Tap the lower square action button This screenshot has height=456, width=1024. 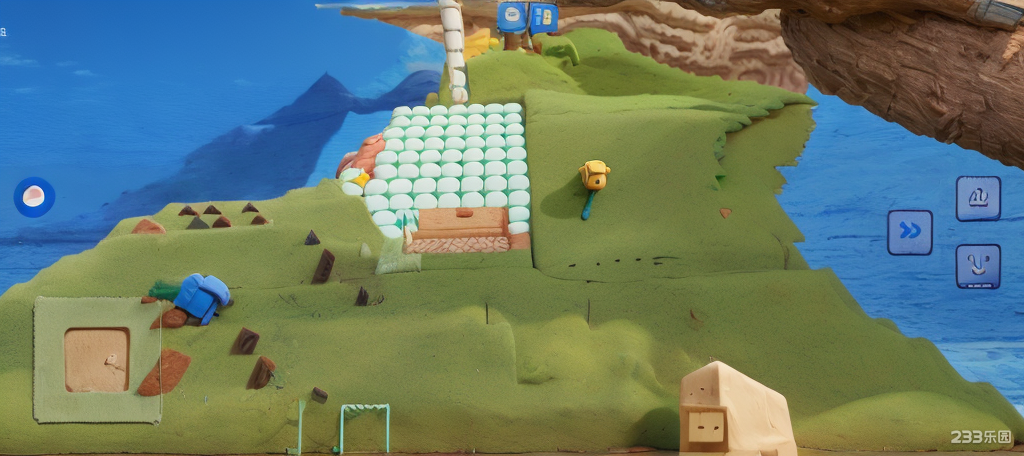978,267
